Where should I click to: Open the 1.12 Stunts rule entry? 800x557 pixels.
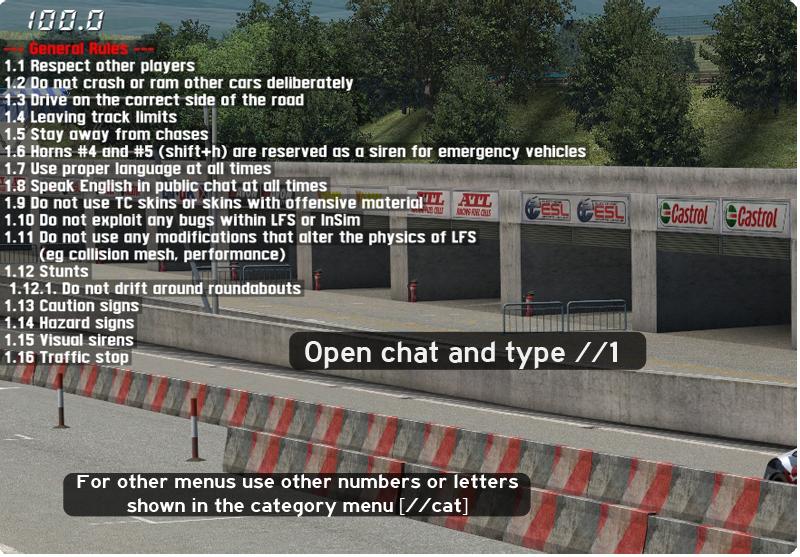(x=46, y=271)
